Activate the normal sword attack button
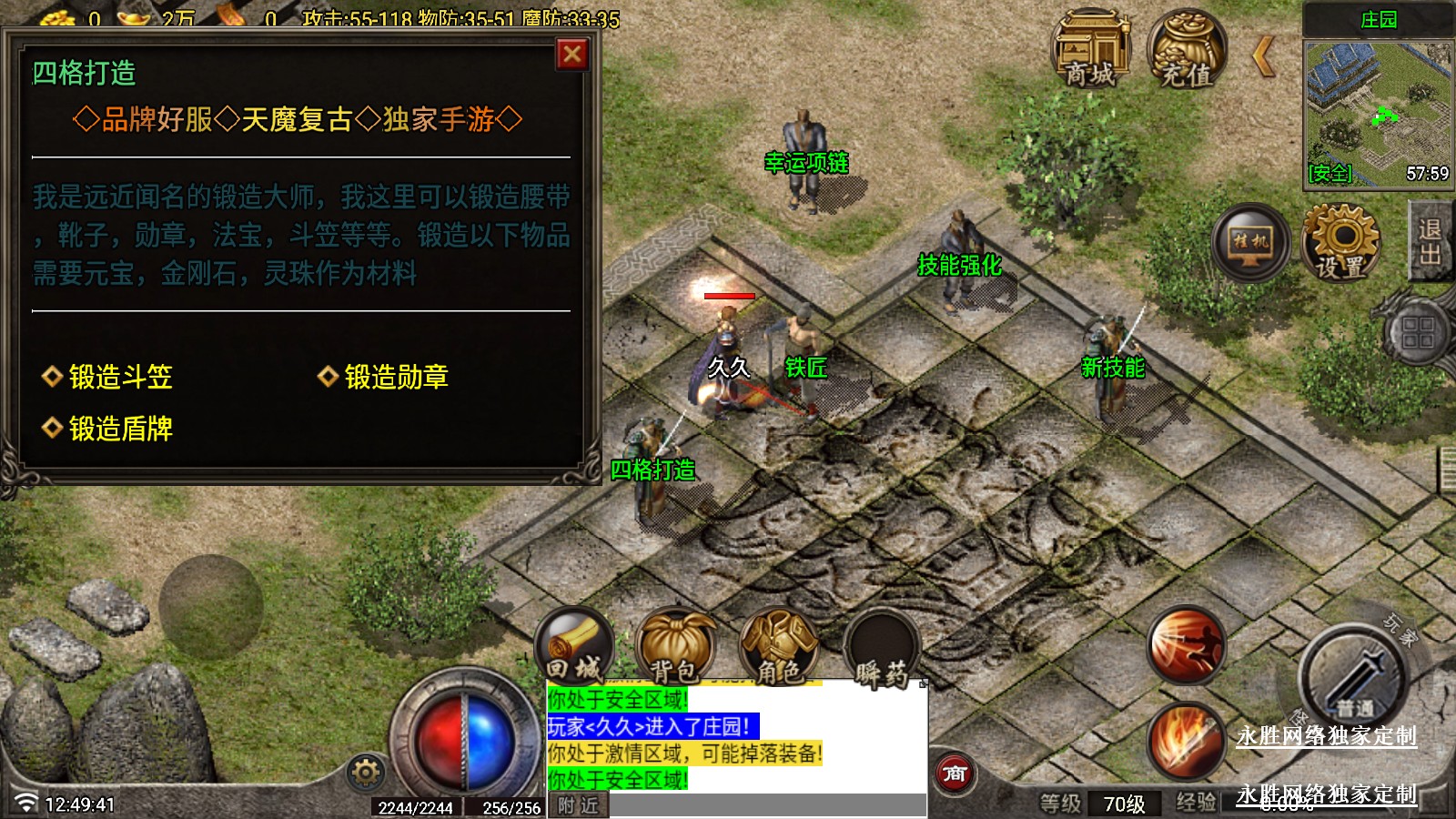Viewport: 1456px width, 819px height. 1353,677
